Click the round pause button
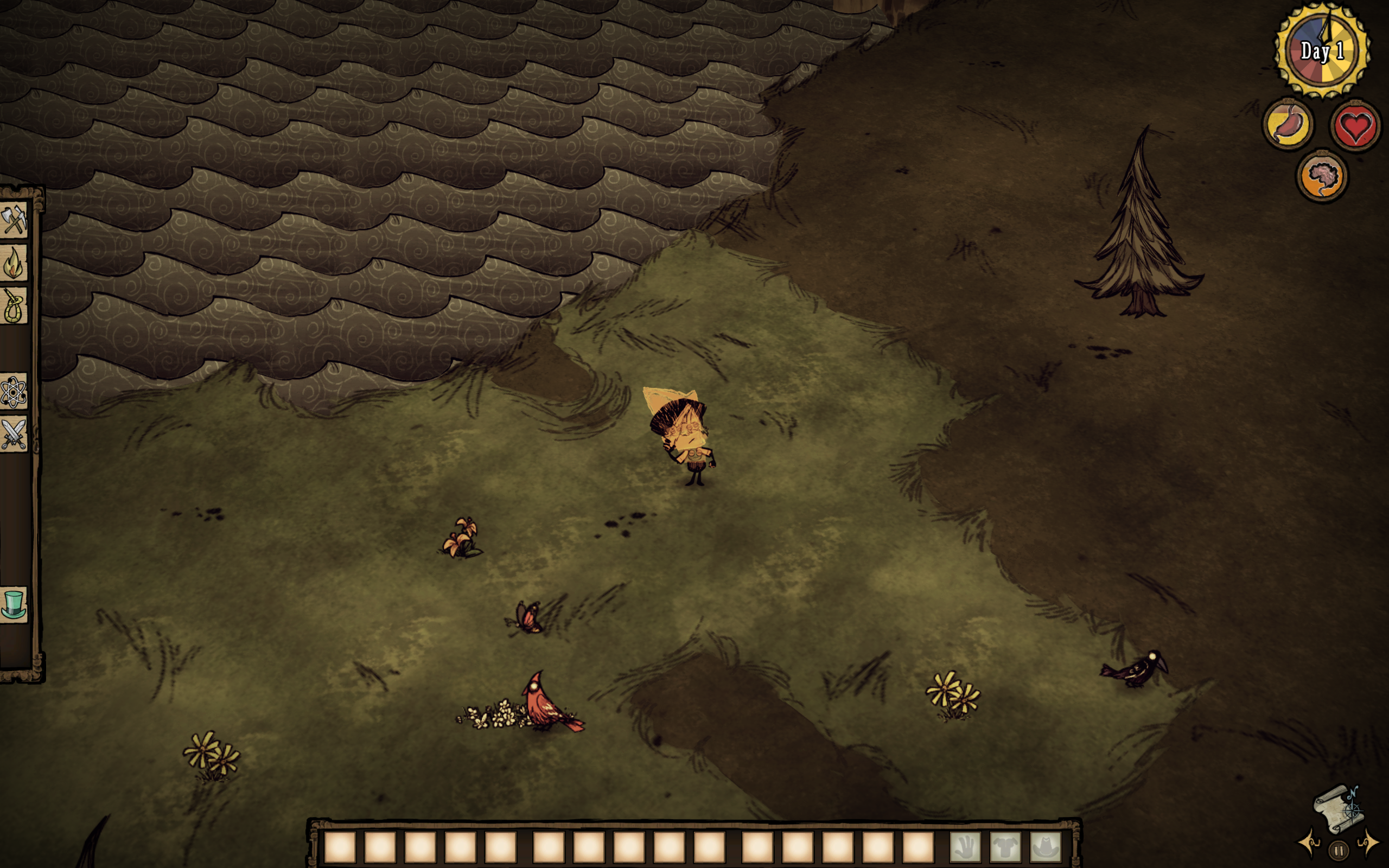The width and height of the screenshot is (1389, 868). coord(1339,850)
